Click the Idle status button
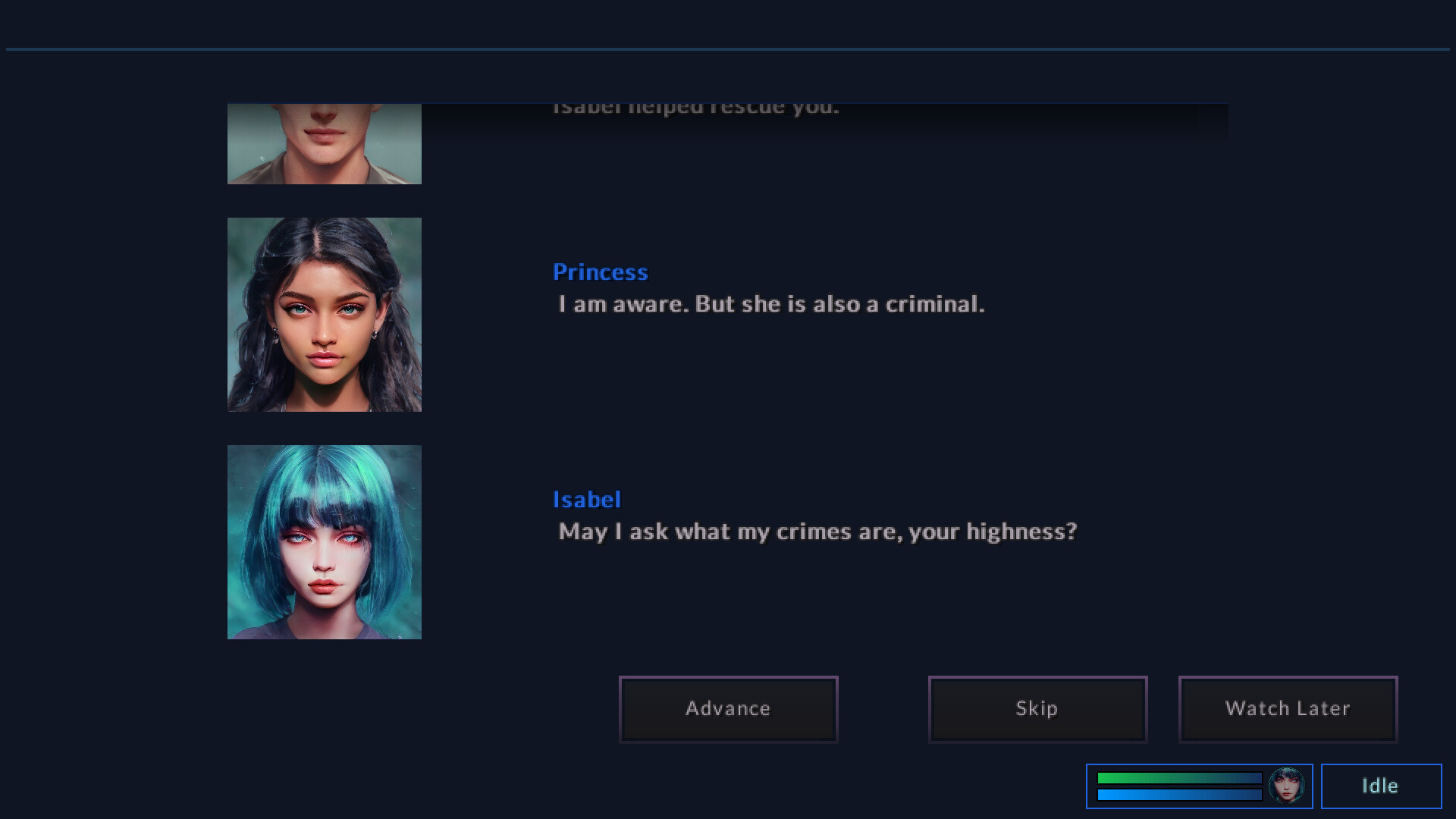This screenshot has width=1456, height=819. tap(1380, 786)
